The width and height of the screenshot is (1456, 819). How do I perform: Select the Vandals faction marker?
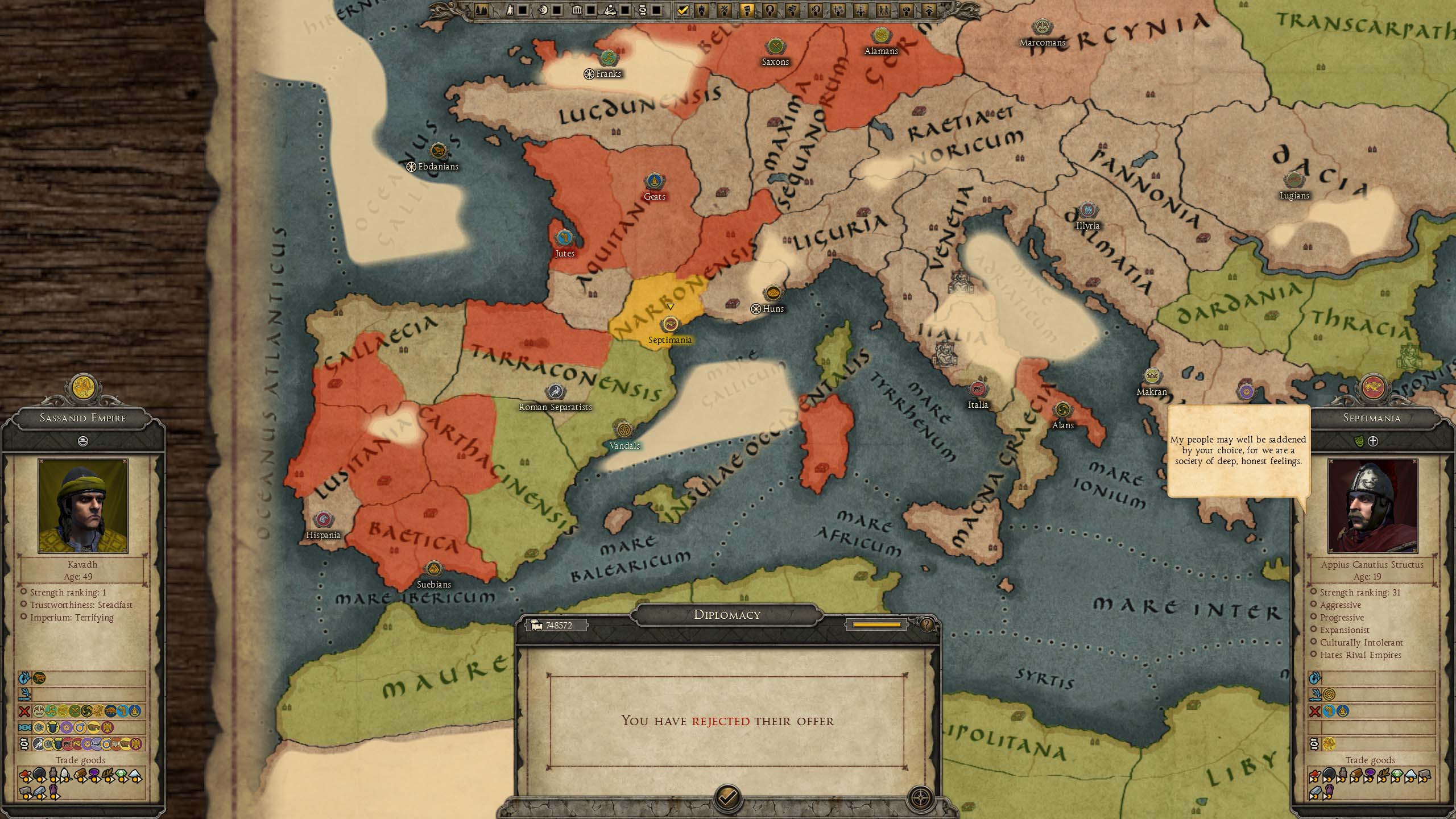point(624,430)
